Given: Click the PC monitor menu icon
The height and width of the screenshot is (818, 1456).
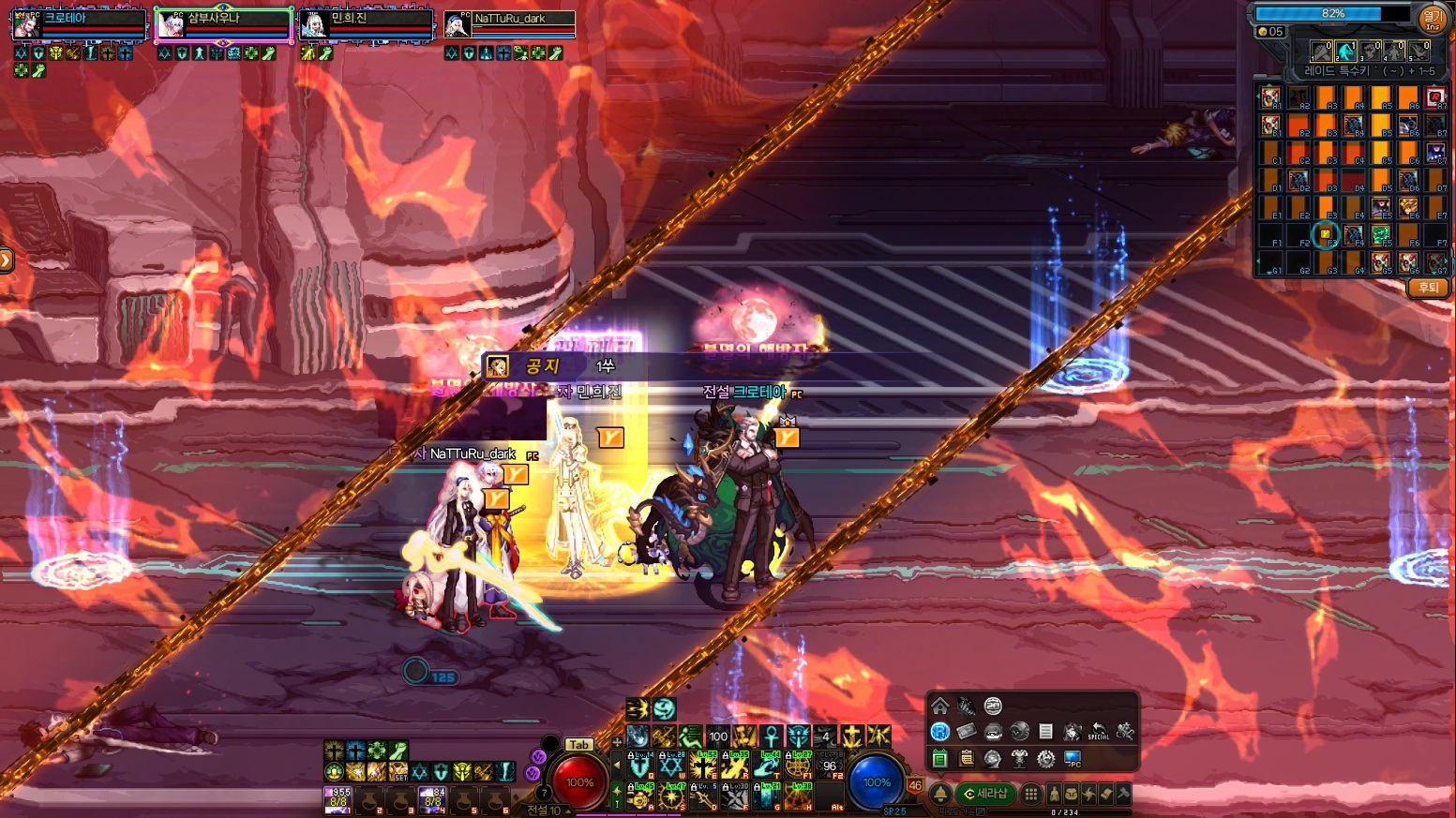Looking at the screenshot, I should [1073, 758].
